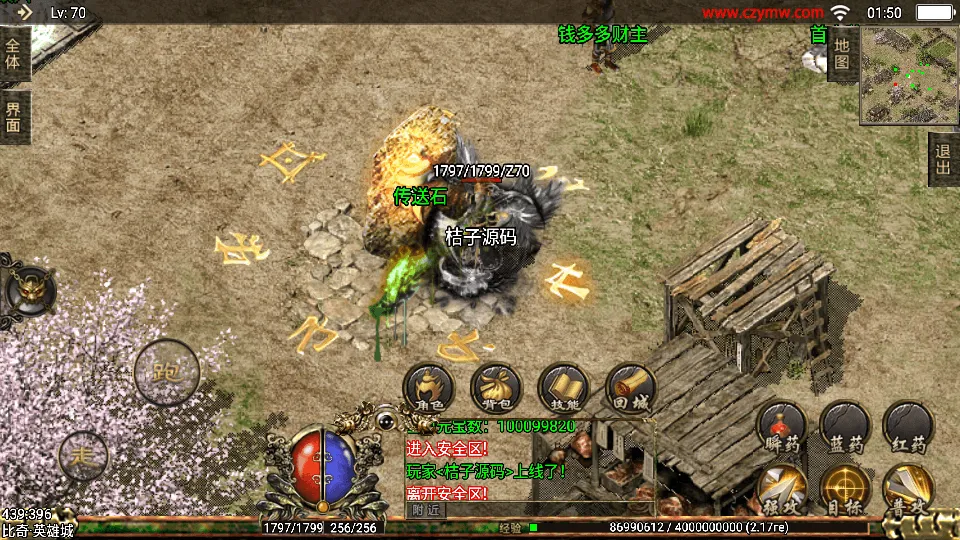
Task: Open the 角色 character panel
Action: (x=429, y=388)
